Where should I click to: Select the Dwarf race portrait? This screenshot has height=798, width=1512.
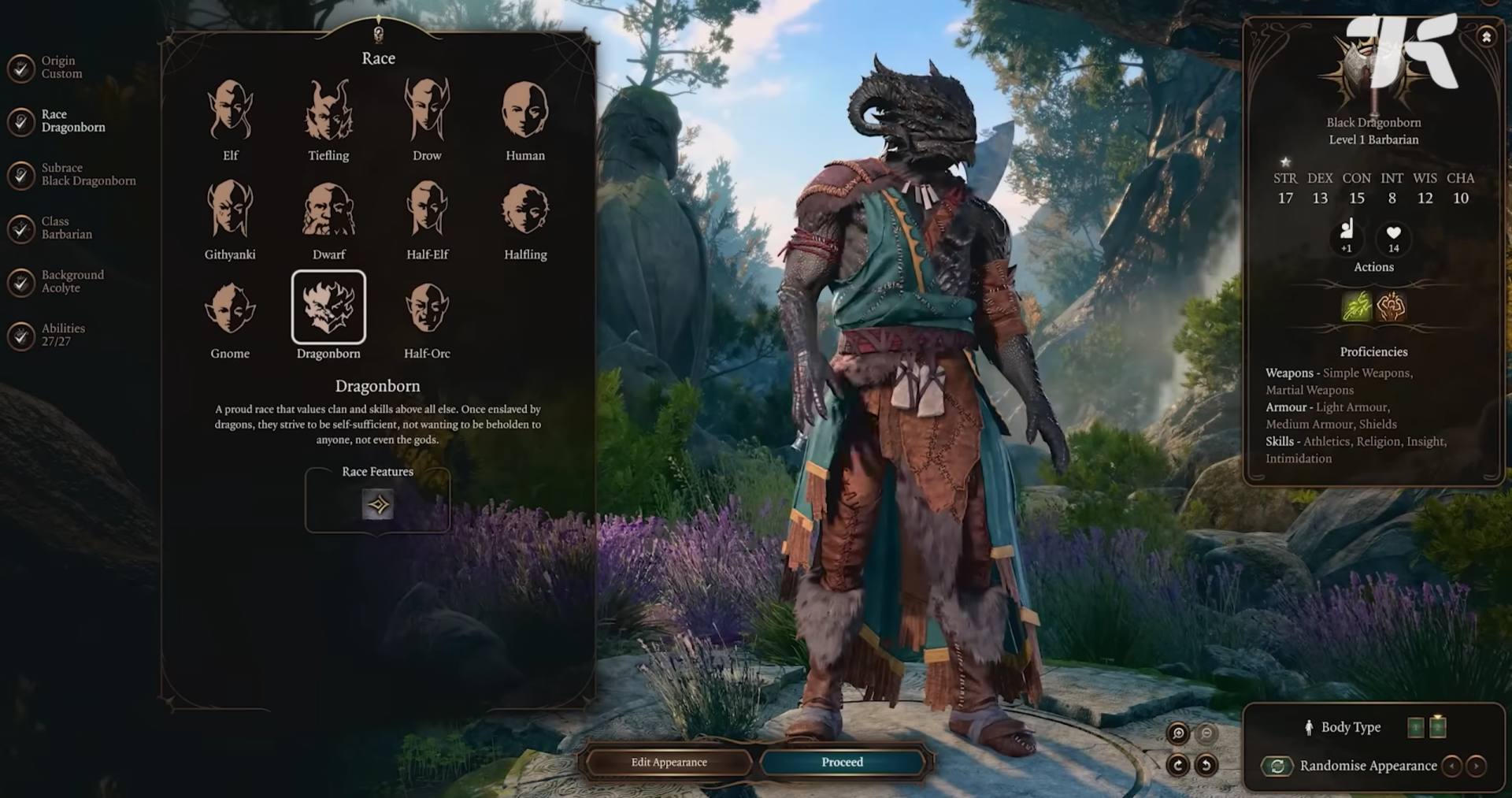click(x=328, y=210)
